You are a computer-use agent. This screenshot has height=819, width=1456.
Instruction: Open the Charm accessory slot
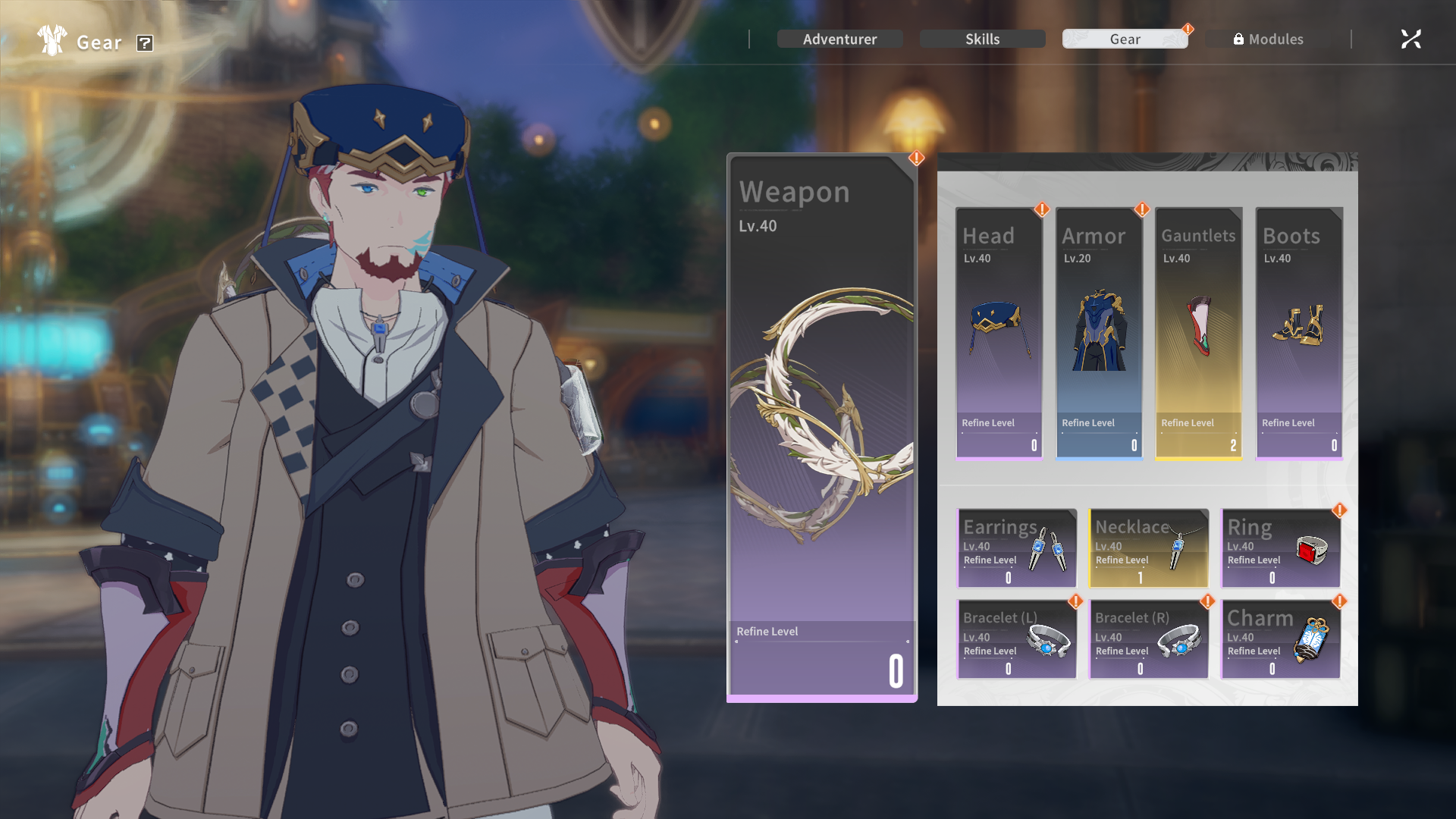click(1280, 639)
